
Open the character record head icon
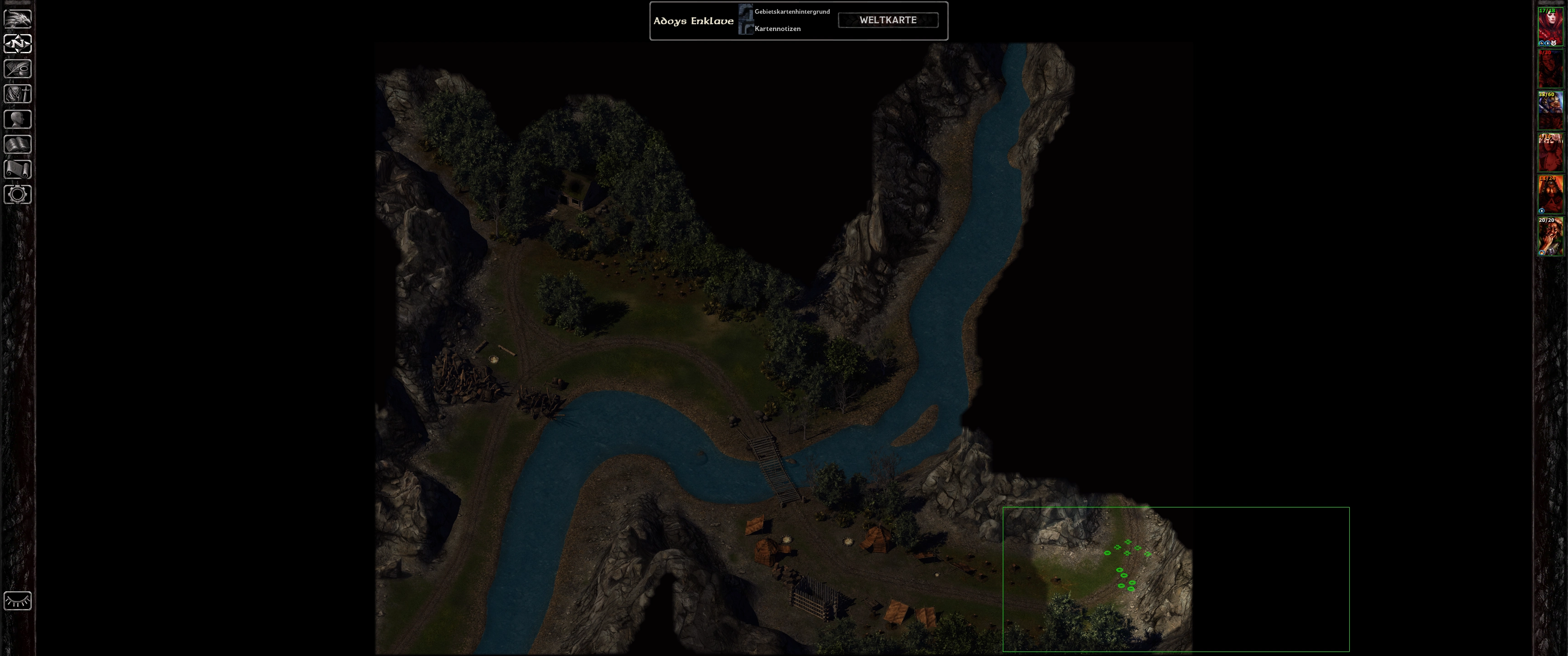[18, 119]
